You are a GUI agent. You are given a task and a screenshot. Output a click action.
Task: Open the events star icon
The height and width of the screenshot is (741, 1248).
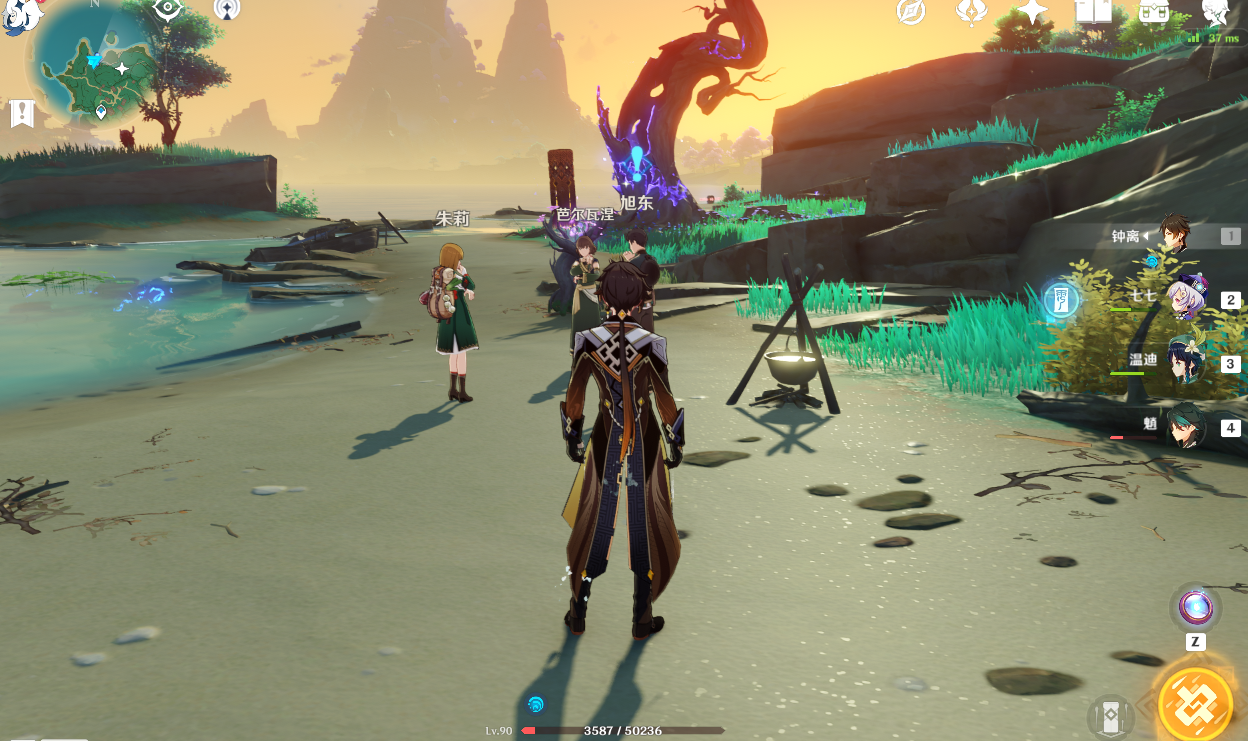(x=1032, y=12)
